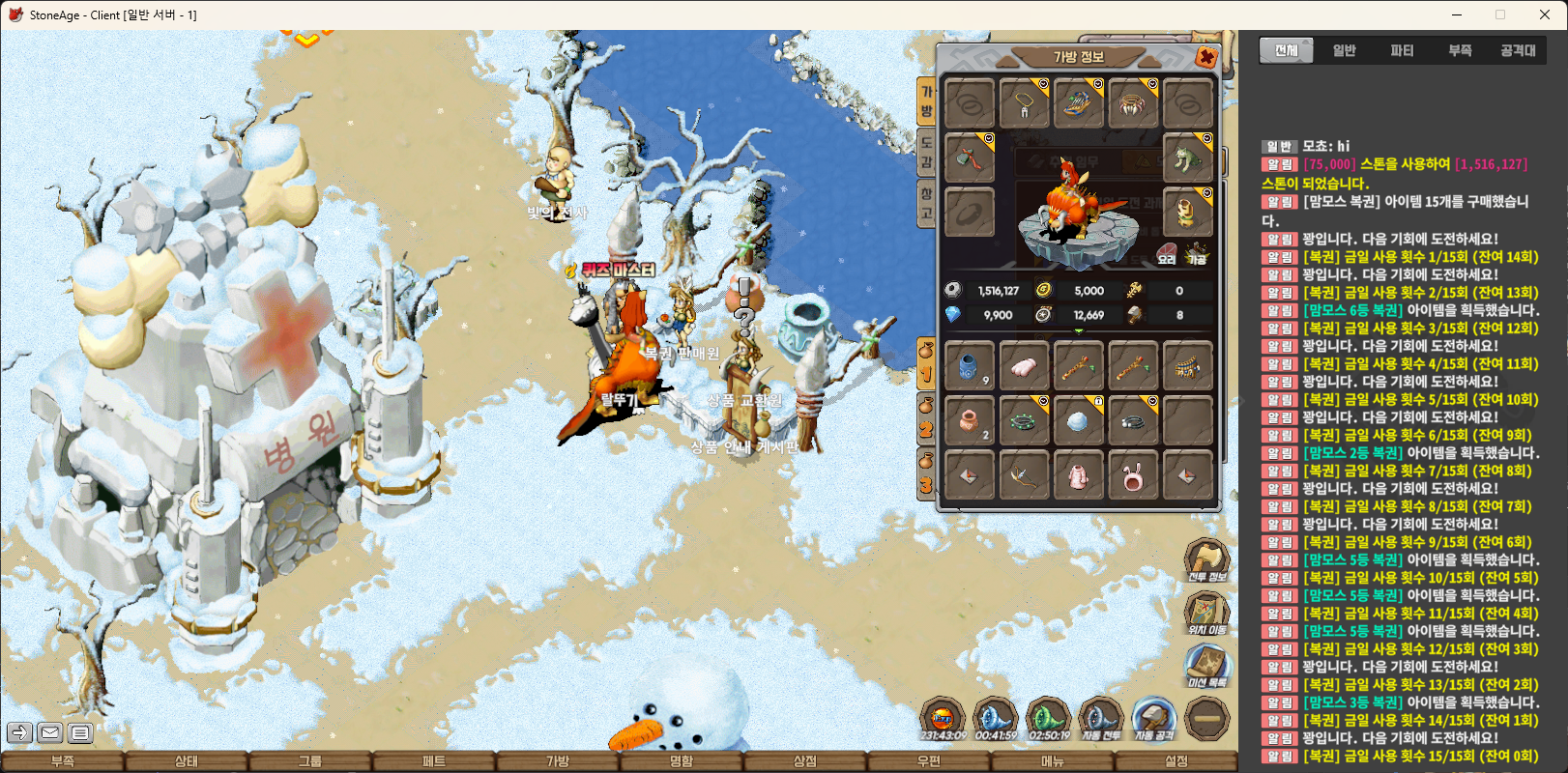Open the 페트 pet menu
The image size is (1568, 773).
tap(434, 761)
